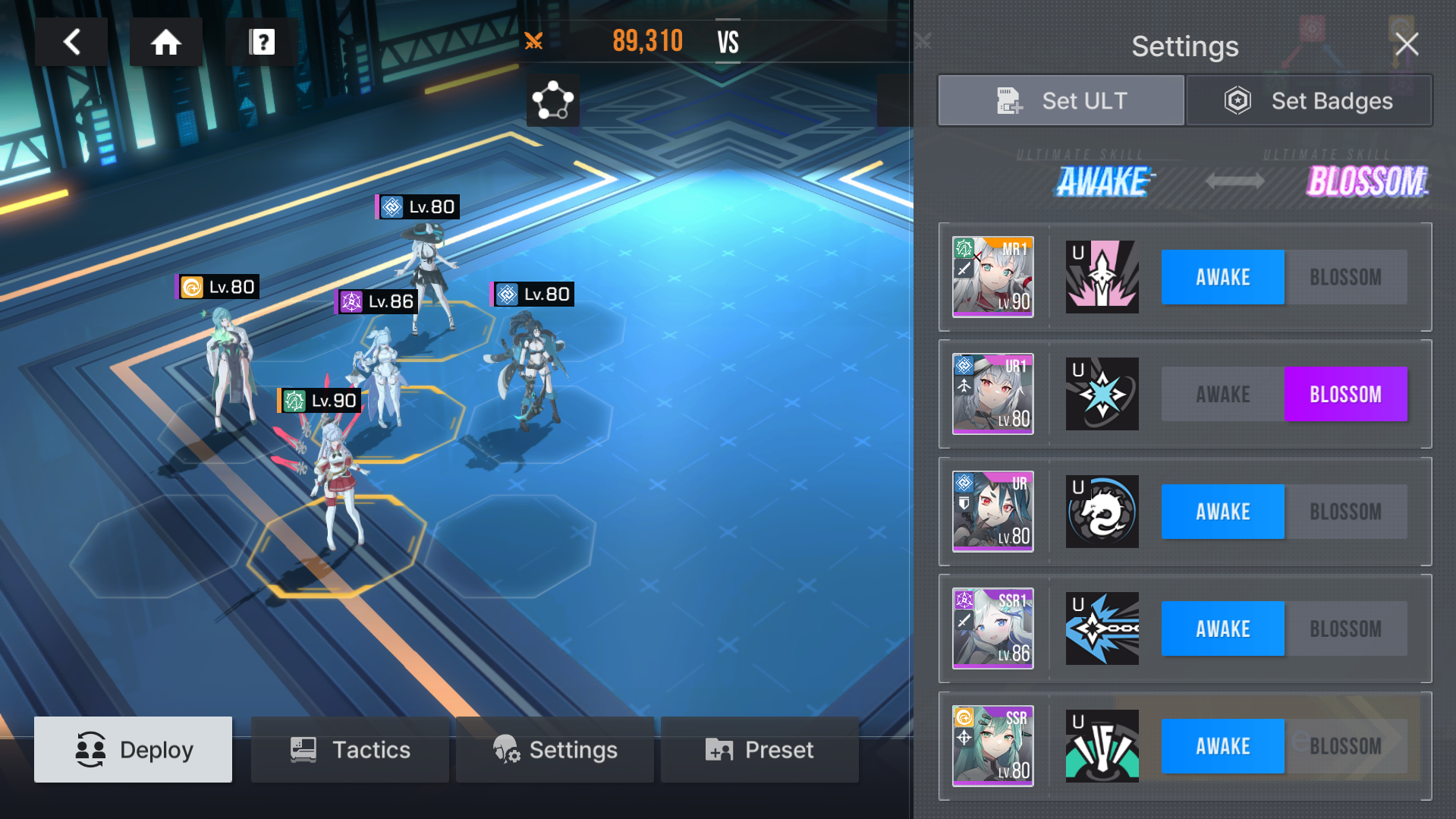
Task: Select Awake for the bottom Lv.80 SSR unit
Action: (1222, 746)
